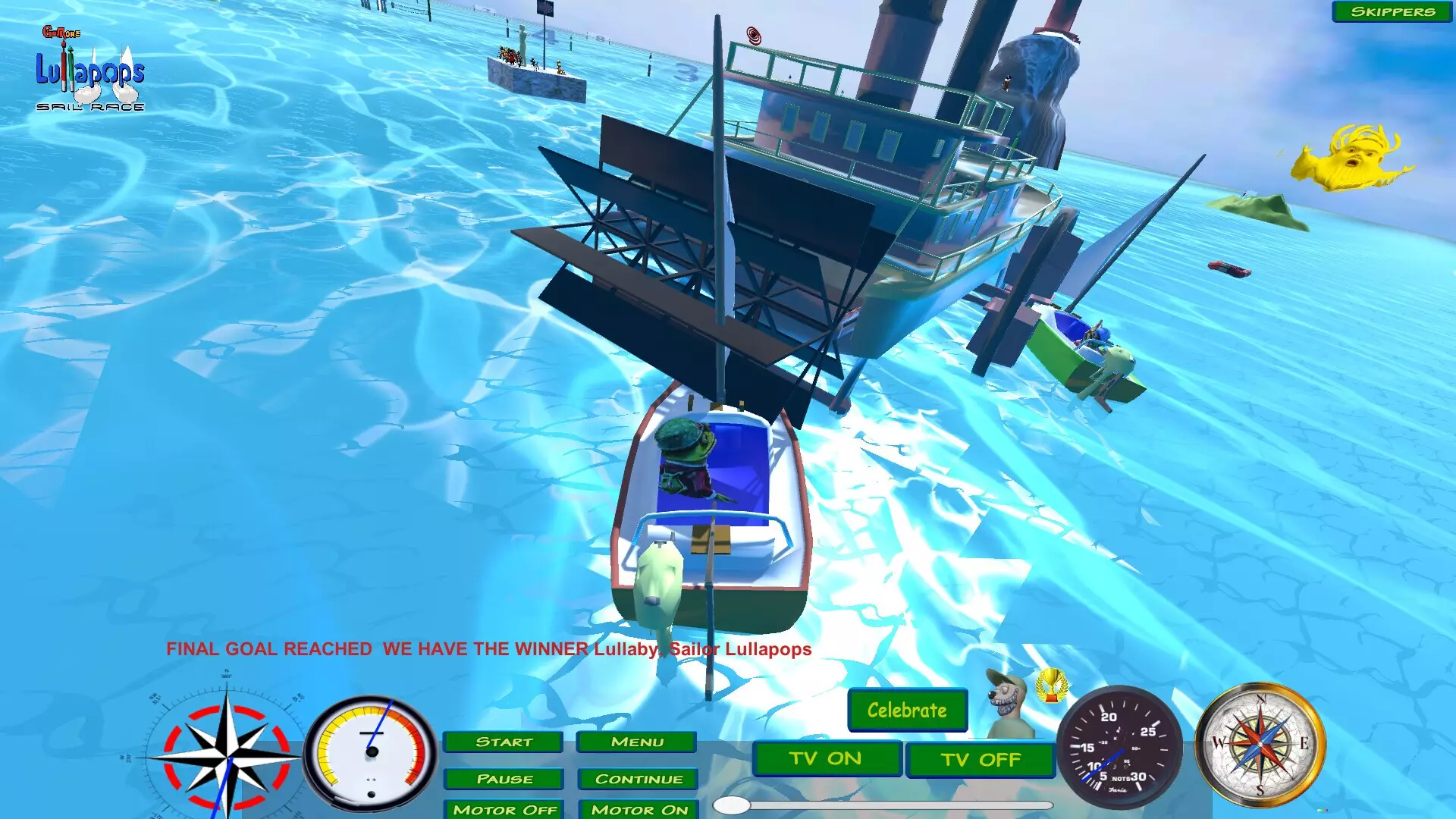Select the gold trophy icon
1456x819 pixels.
point(1051,685)
